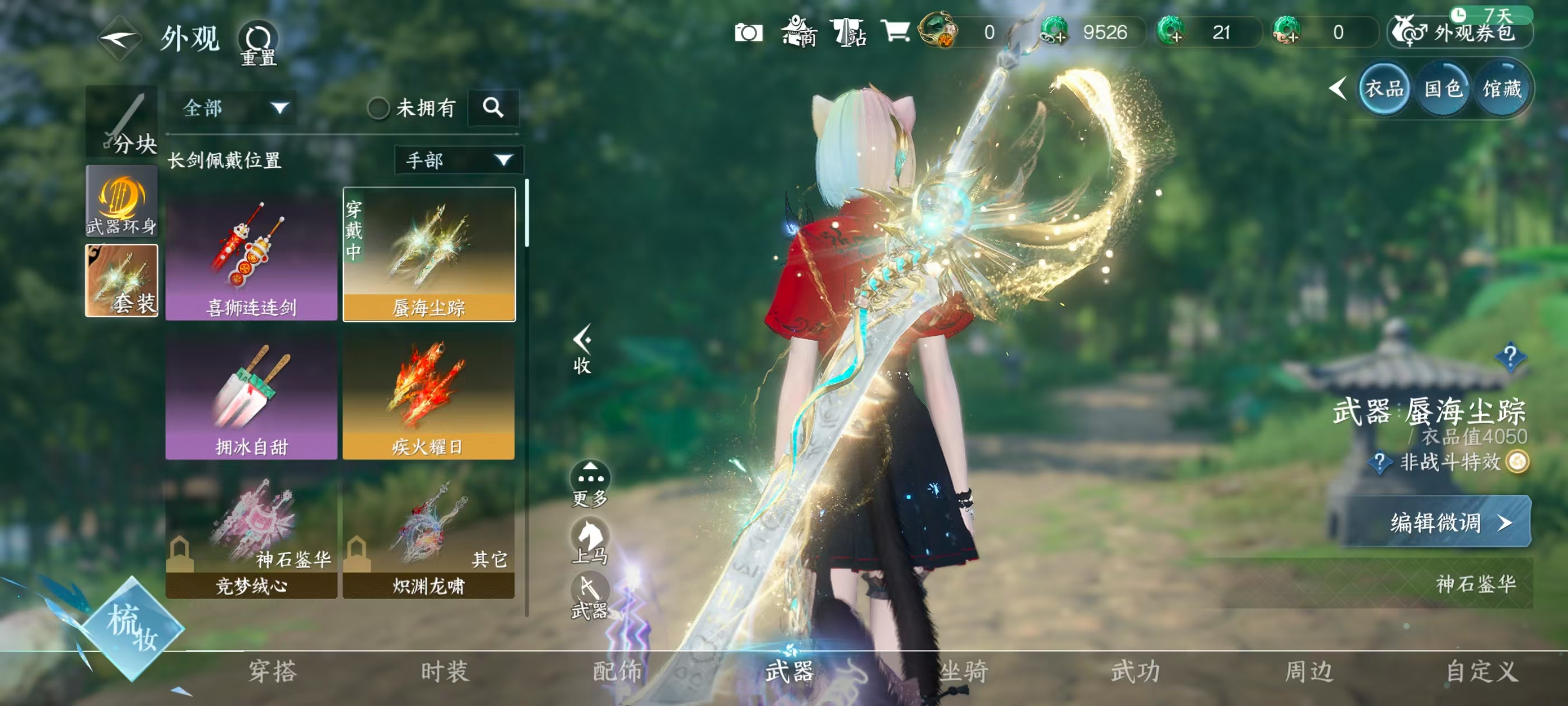The height and width of the screenshot is (706, 1568).
Task: Choose the 拥冰自甜 popsicle weapon skin
Action: 251,396
